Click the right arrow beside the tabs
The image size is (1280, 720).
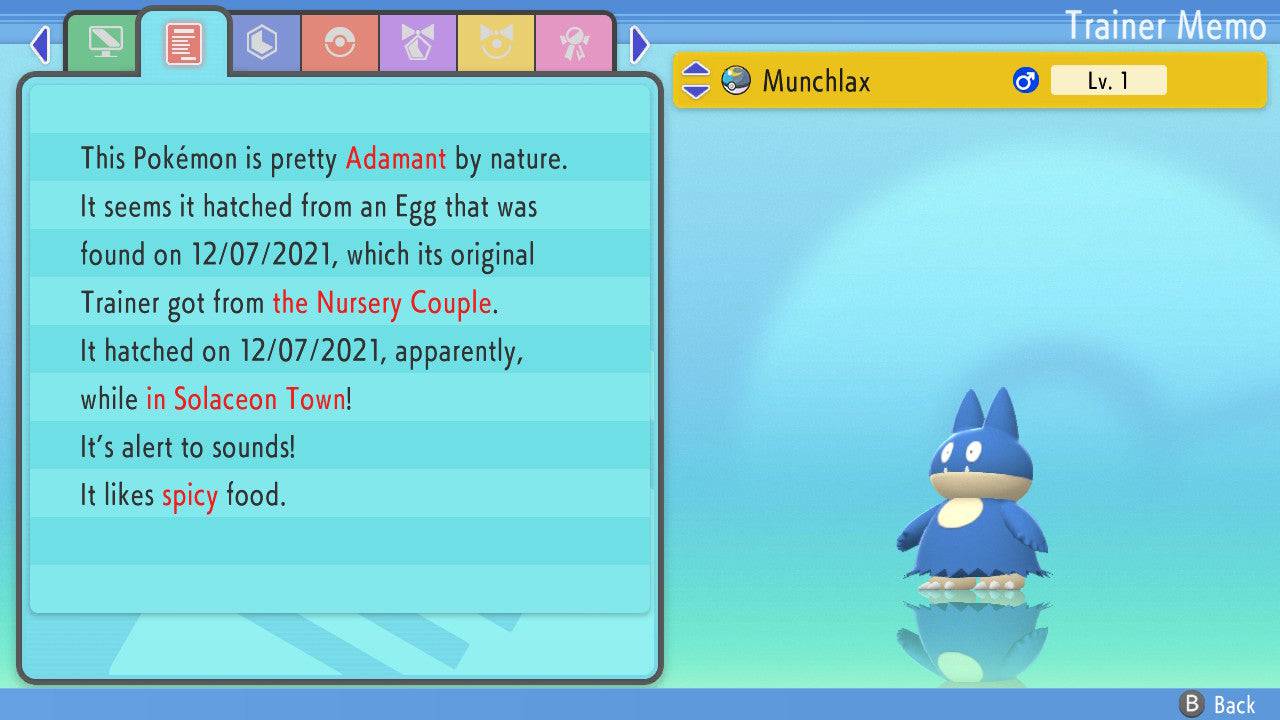point(640,44)
